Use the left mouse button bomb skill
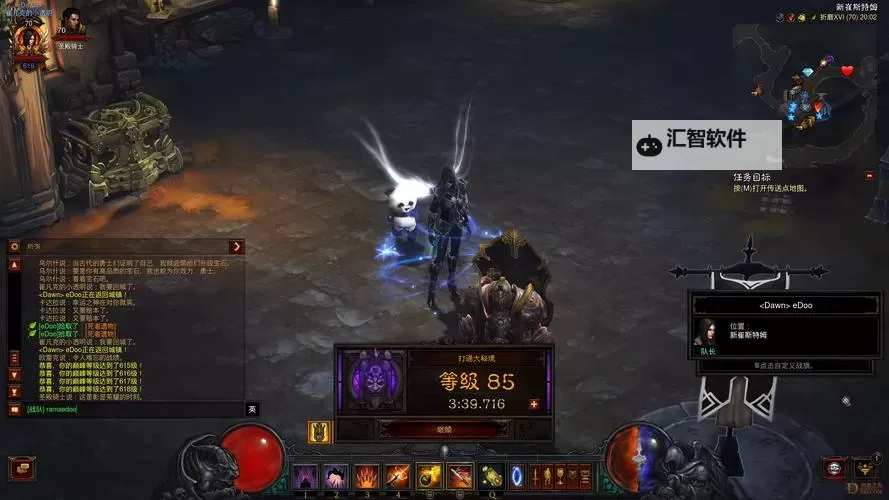This screenshot has width=889, height=500. 429,476
